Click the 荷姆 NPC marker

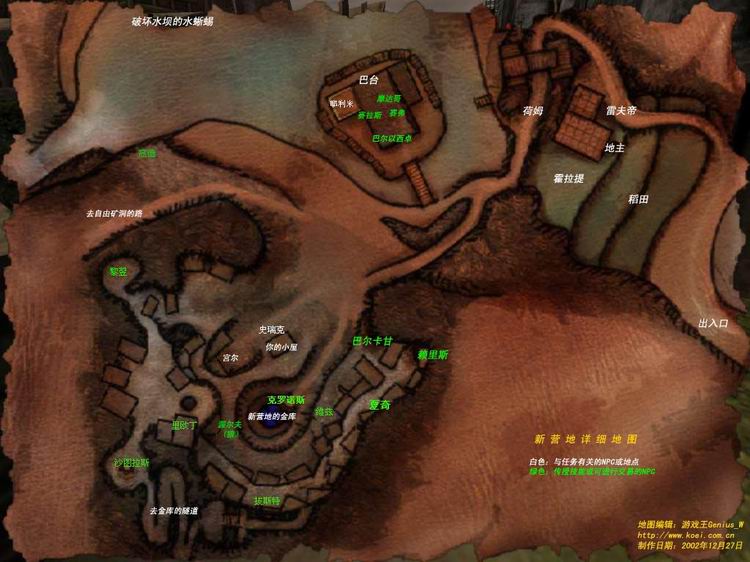point(532,111)
